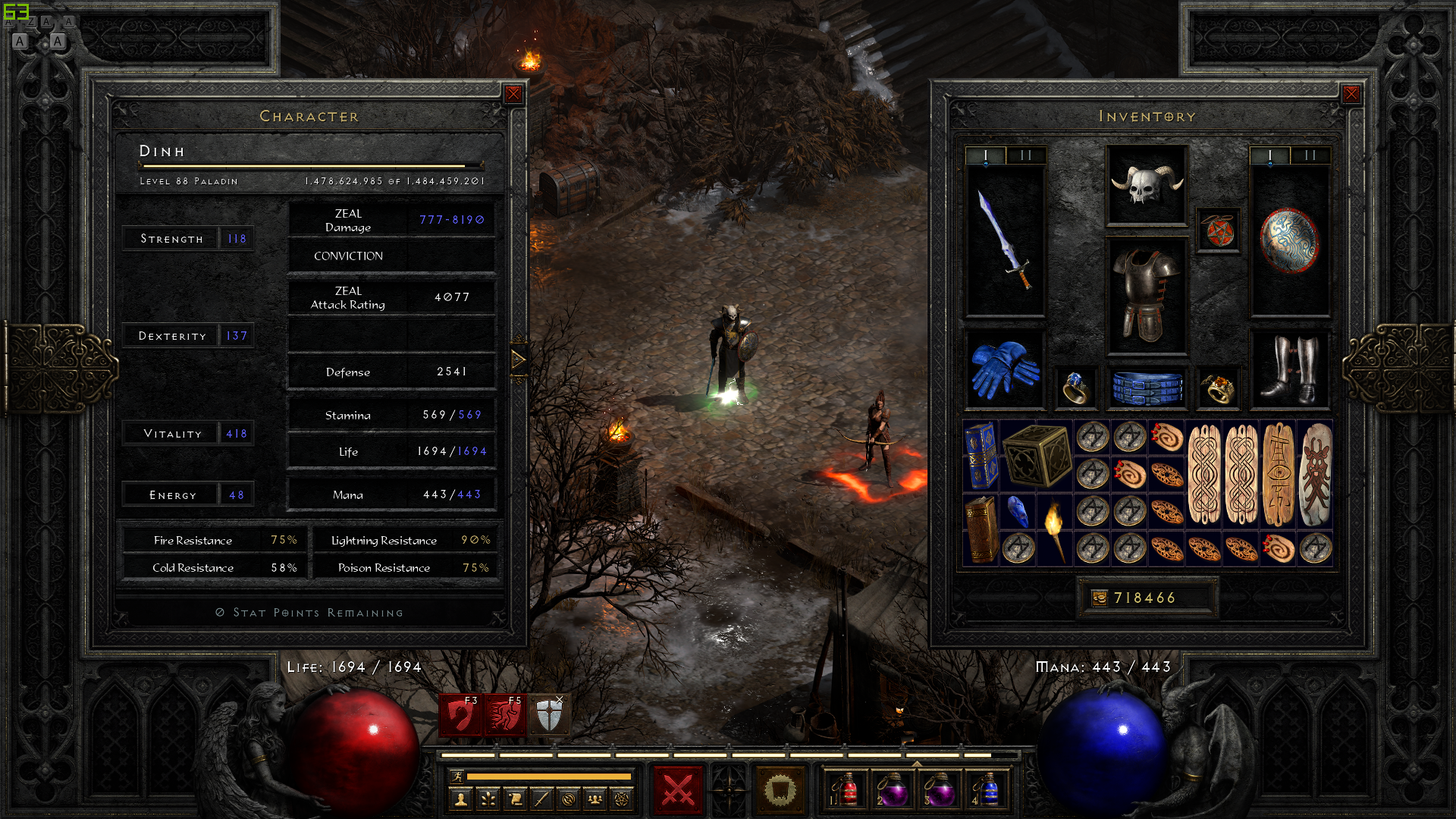Select the metal boots slot
Image resolution: width=1456 pixels, height=819 pixels.
pos(1288,369)
